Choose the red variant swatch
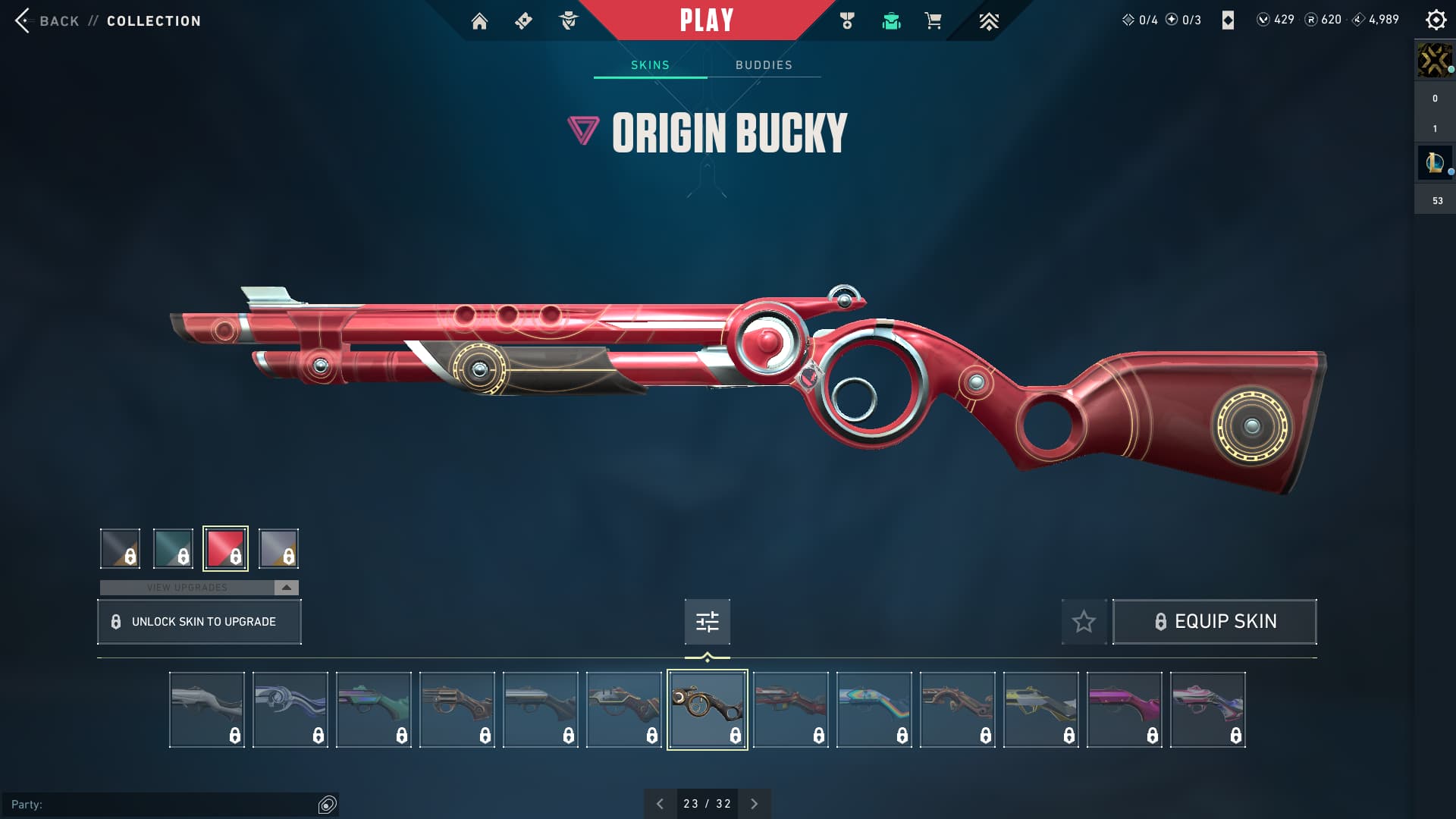 pyautogui.click(x=225, y=548)
